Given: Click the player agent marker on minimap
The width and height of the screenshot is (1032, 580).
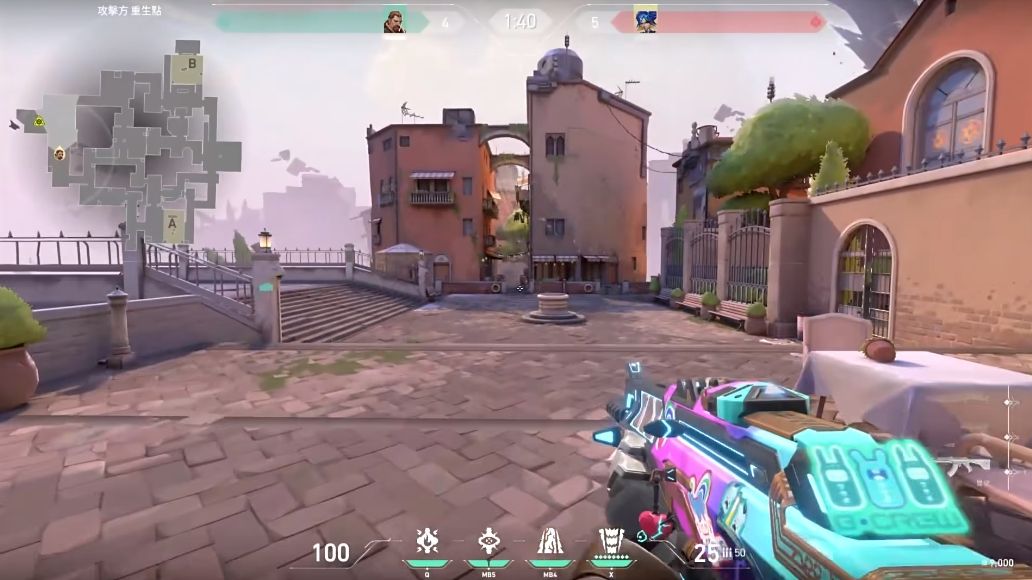Looking at the screenshot, I should [x=60, y=154].
